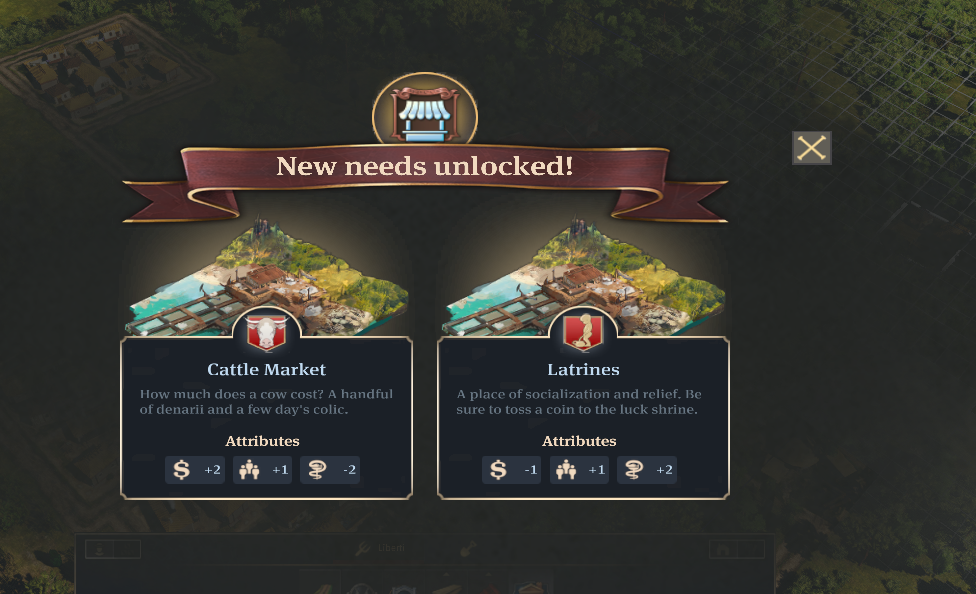This screenshot has height=594, width=976.
Task: Close the New needs unlocked popup
Action: point(811,148)
